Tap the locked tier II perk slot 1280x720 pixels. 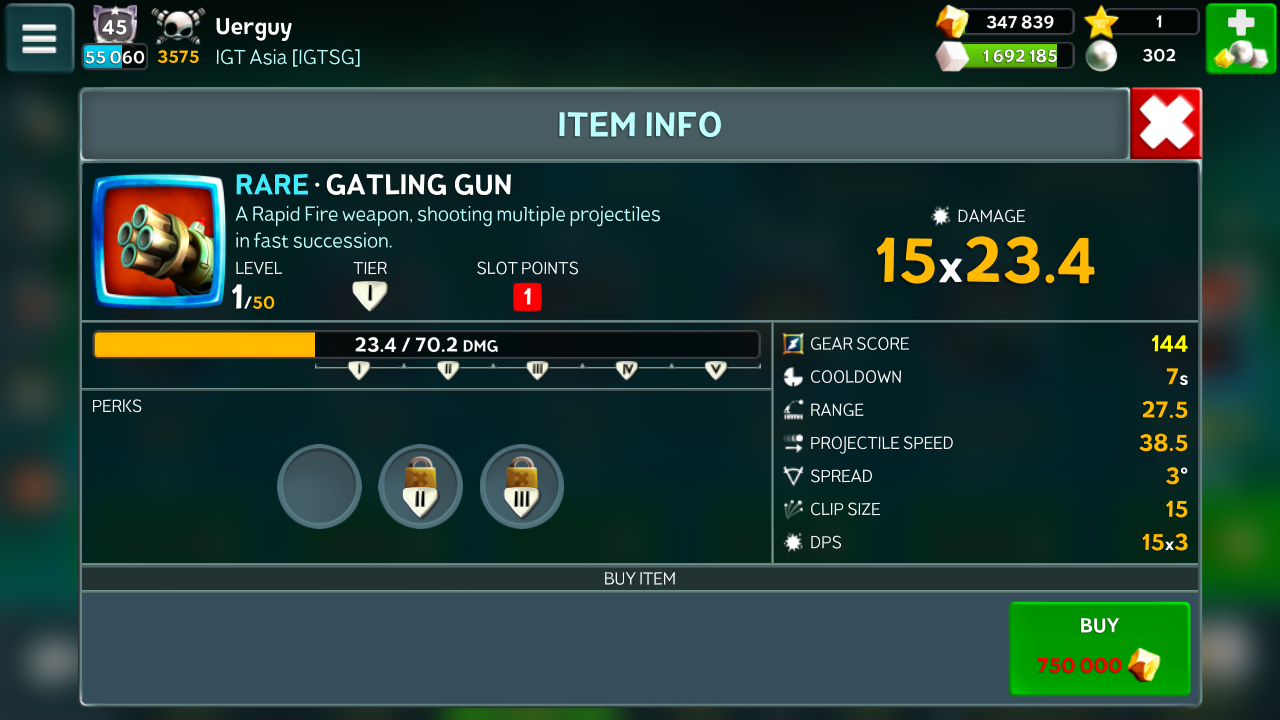[x=421, y=487]
